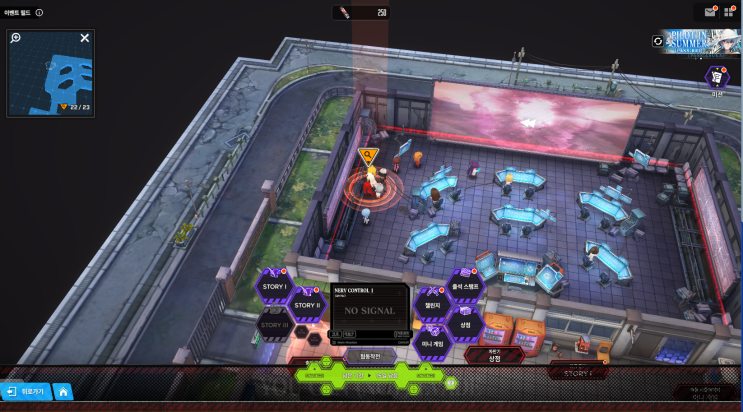Open the purple 상점 shop hexagon
The image size is (743, 412).
tap(465, 324)
